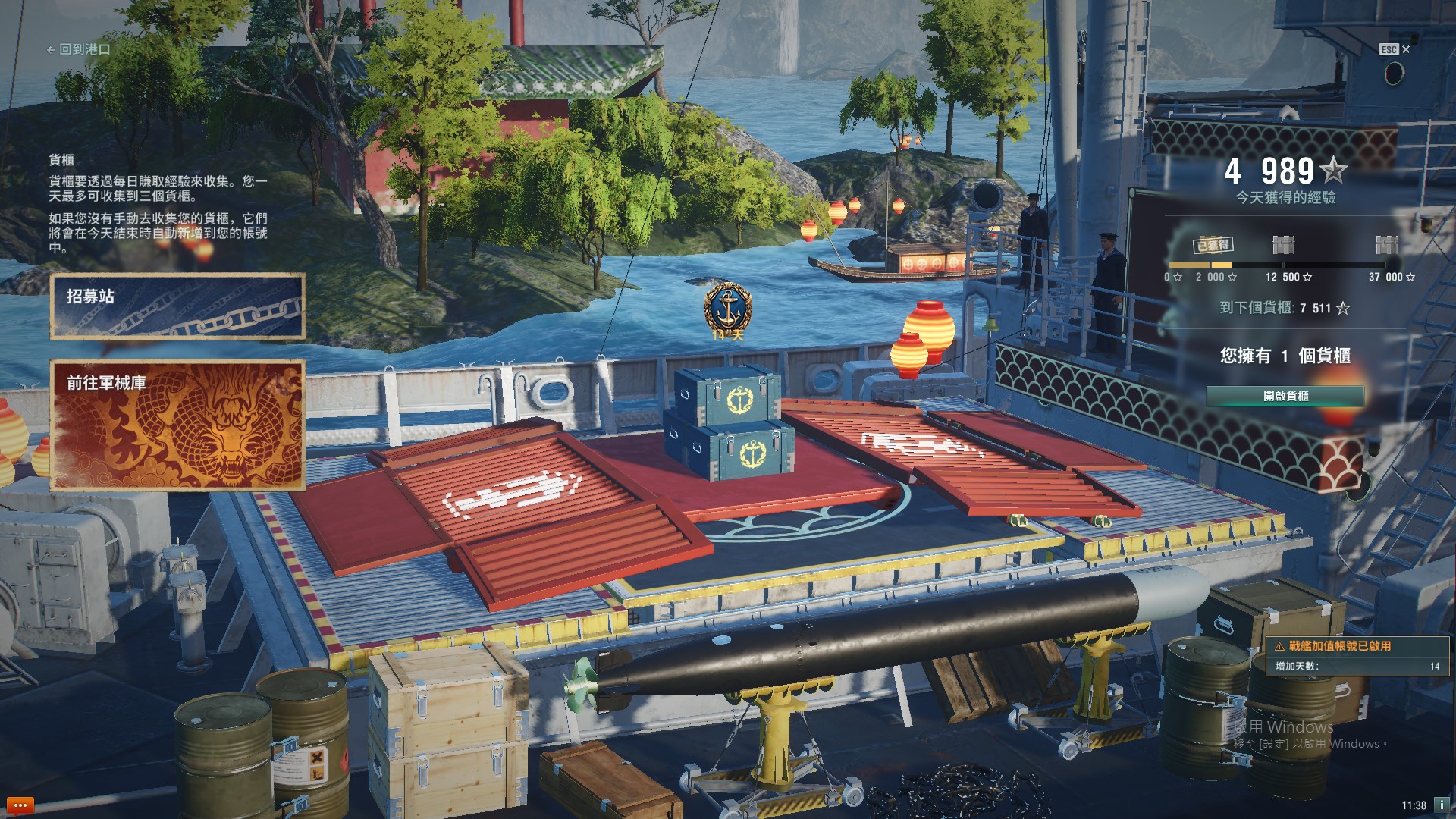Open the orange chat bubble button
Image resolution: width=1456 pixels, height=819 pixels.
(x=20, y=805)
